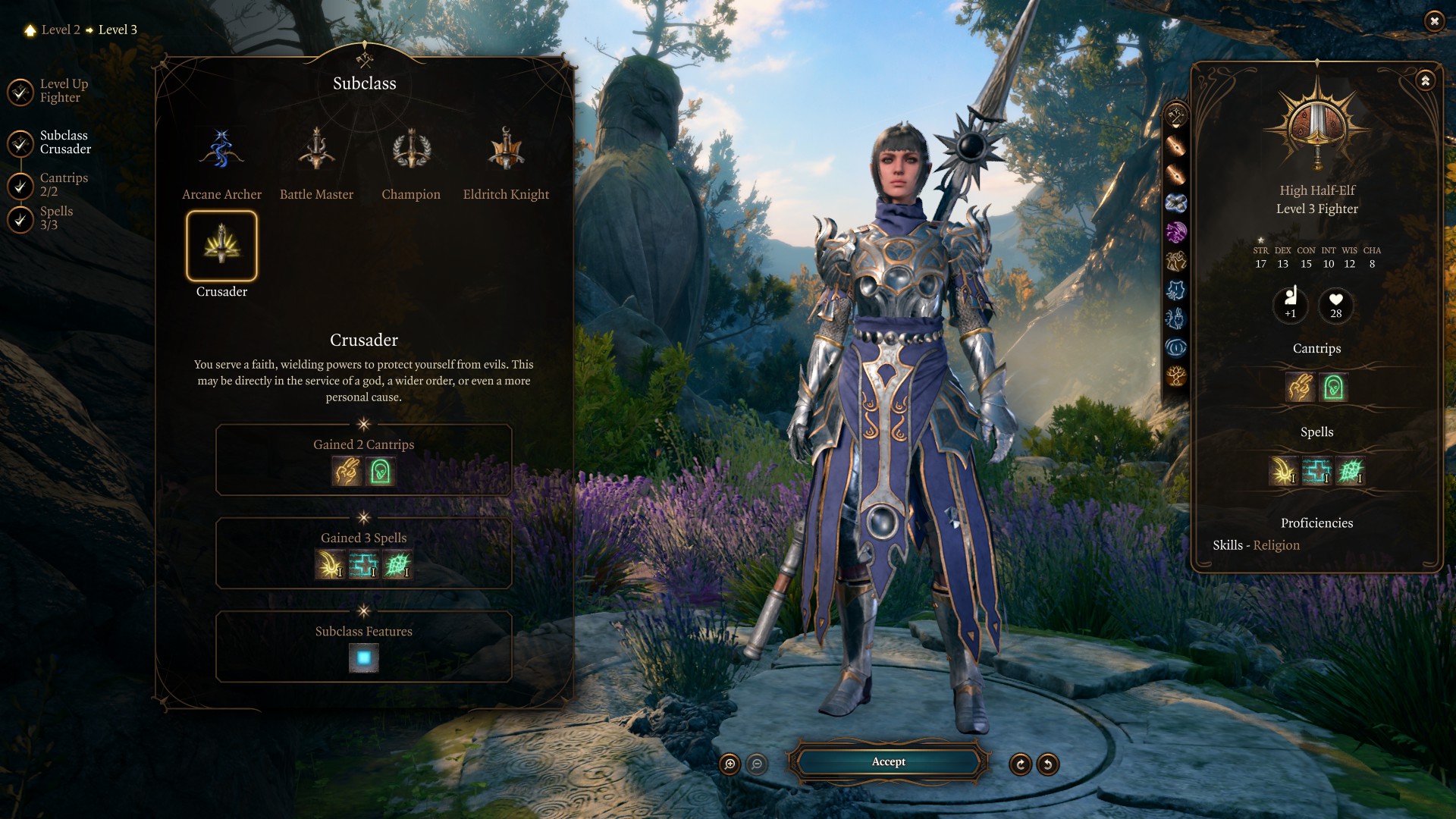The width and height of the screenshot is (1456, 819).
Task: Close the level up screen
Action: click(1434, 21)
